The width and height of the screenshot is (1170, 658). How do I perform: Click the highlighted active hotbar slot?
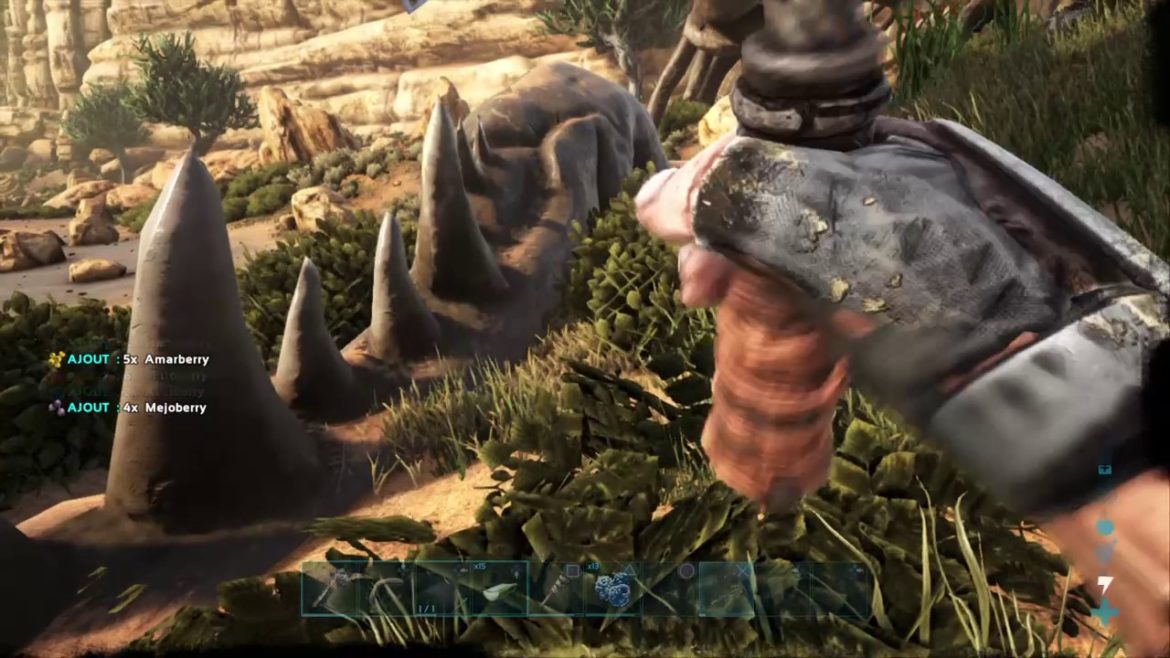click(x=727, y=589)
